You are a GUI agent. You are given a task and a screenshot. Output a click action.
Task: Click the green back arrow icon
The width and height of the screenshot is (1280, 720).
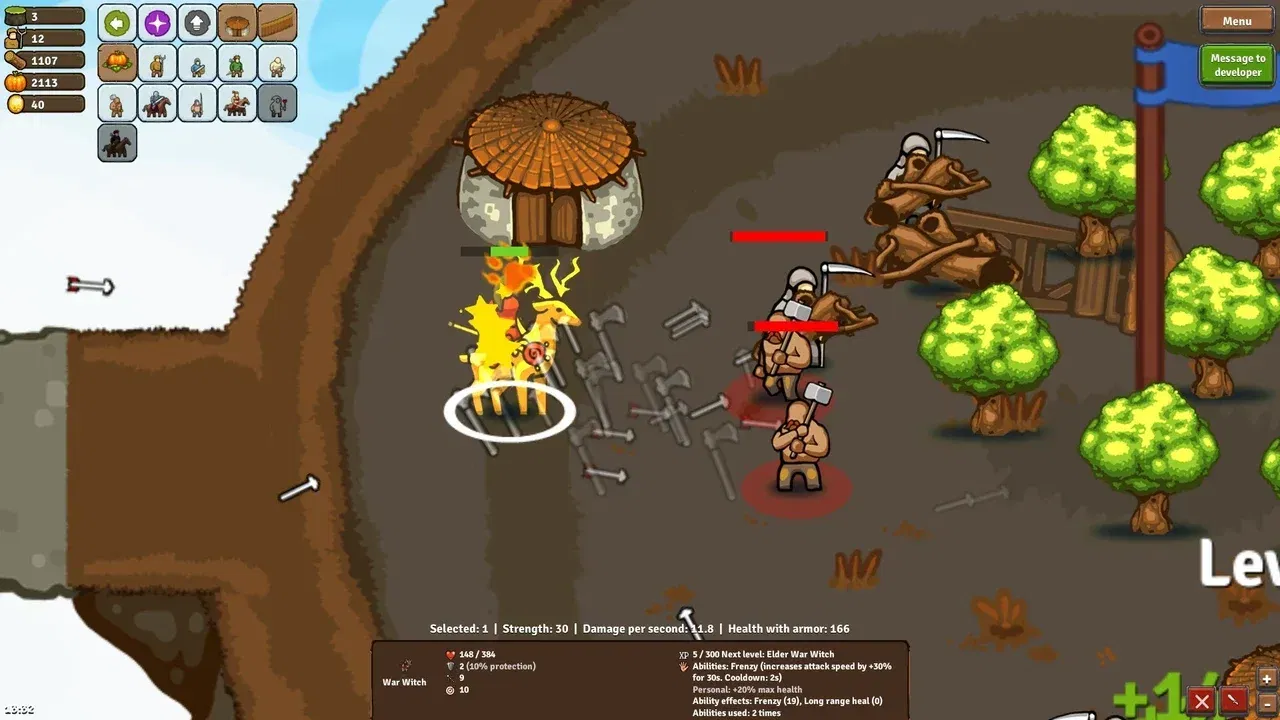click(x=117, y=21)
